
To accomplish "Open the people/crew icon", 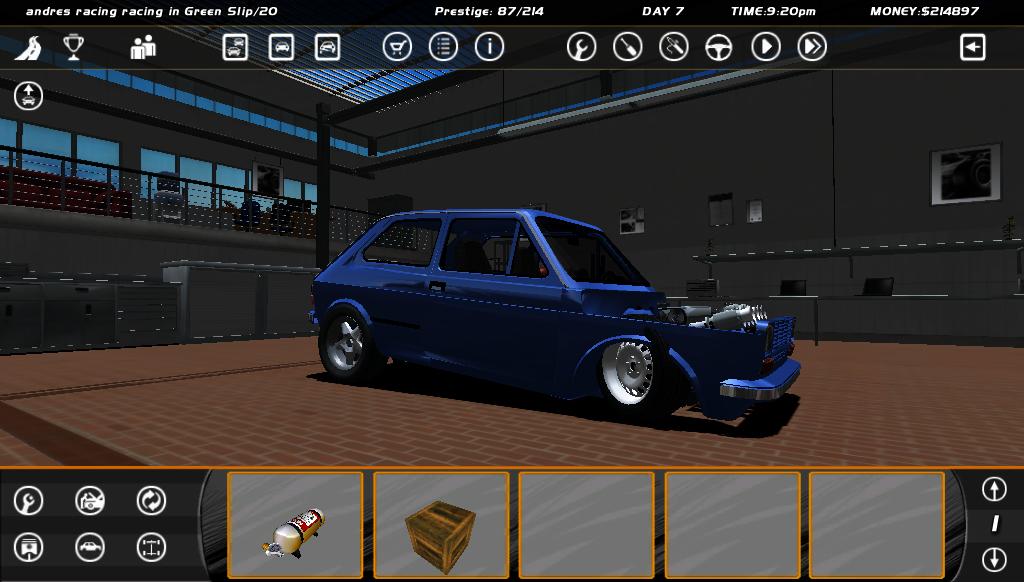I will pyautogui.click(x=143, y=47).
